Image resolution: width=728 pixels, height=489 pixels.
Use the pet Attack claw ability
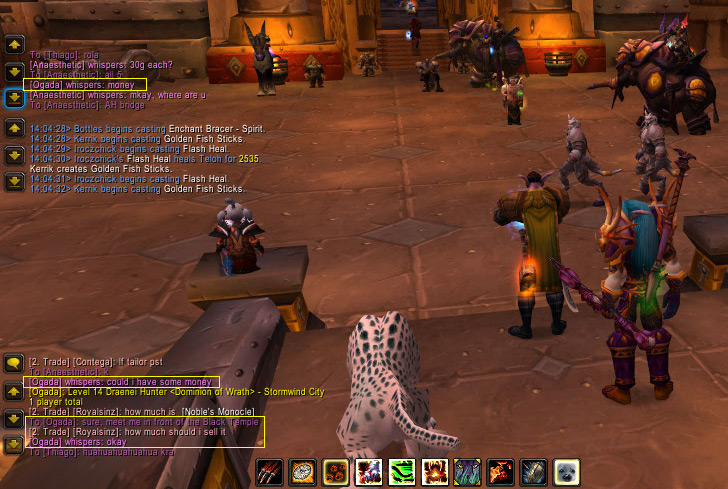coord(270,472)
